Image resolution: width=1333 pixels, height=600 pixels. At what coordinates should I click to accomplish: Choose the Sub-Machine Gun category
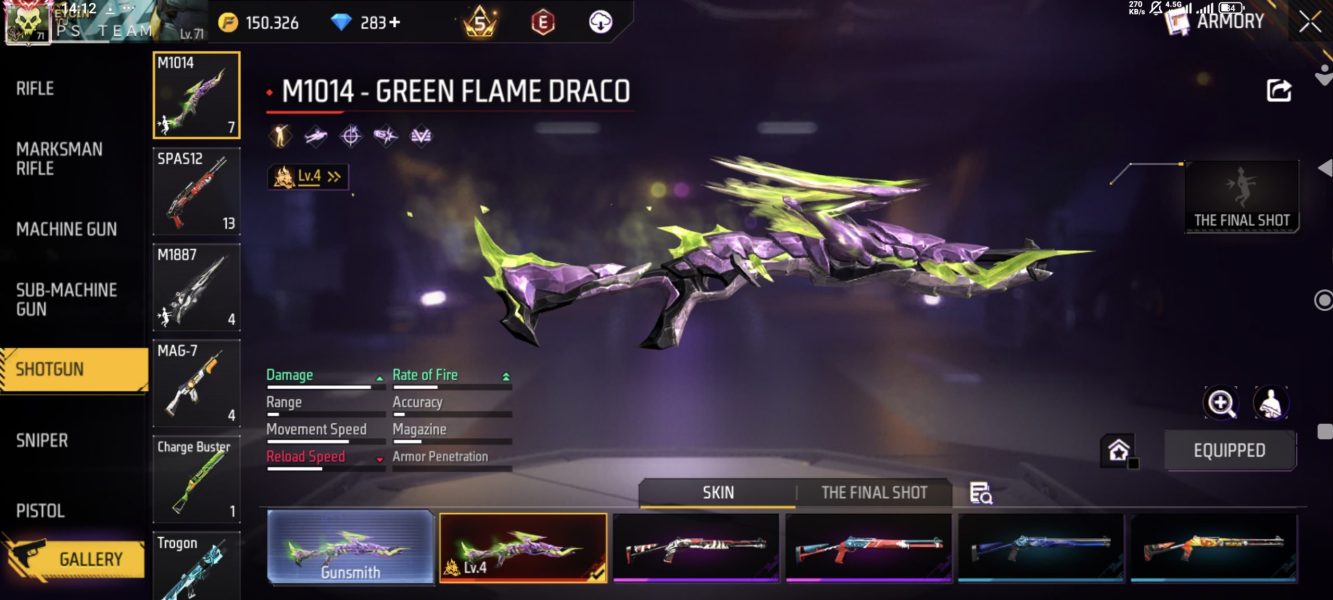66,299
